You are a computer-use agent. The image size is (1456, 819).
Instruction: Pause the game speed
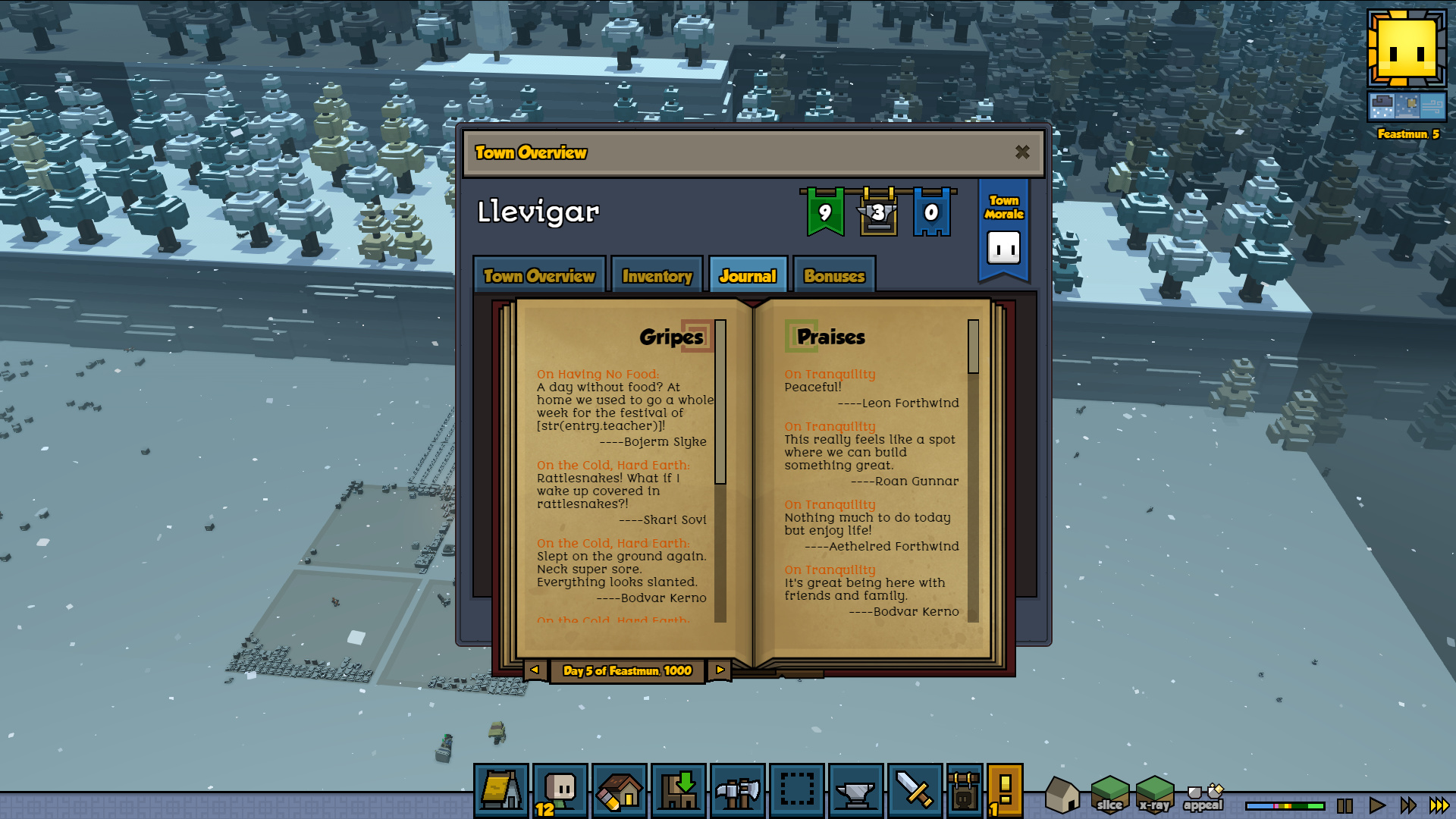[x=1345, y=805]
